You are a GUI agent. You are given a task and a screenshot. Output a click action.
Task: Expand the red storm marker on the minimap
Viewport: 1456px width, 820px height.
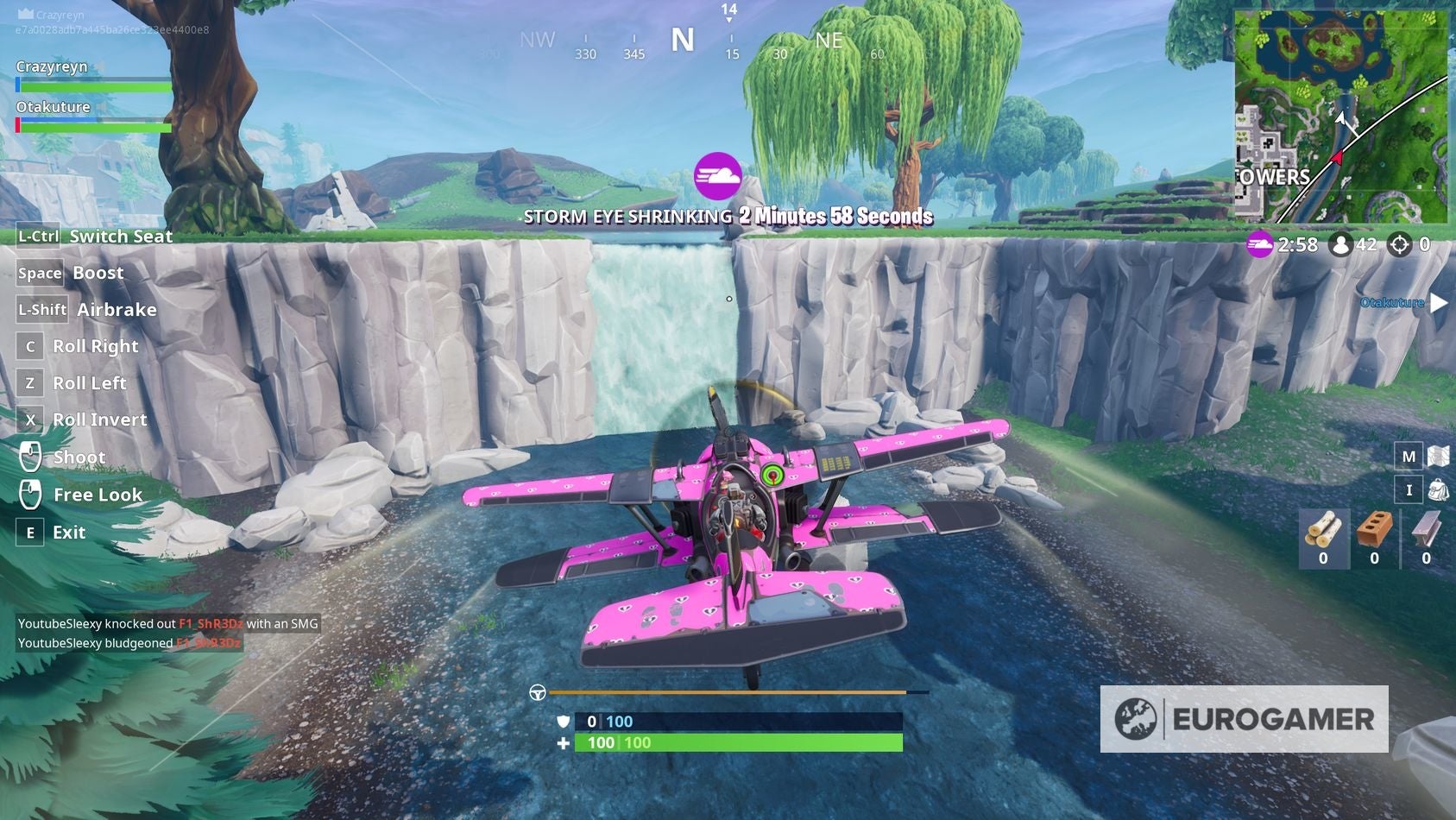click(1337, 158)
